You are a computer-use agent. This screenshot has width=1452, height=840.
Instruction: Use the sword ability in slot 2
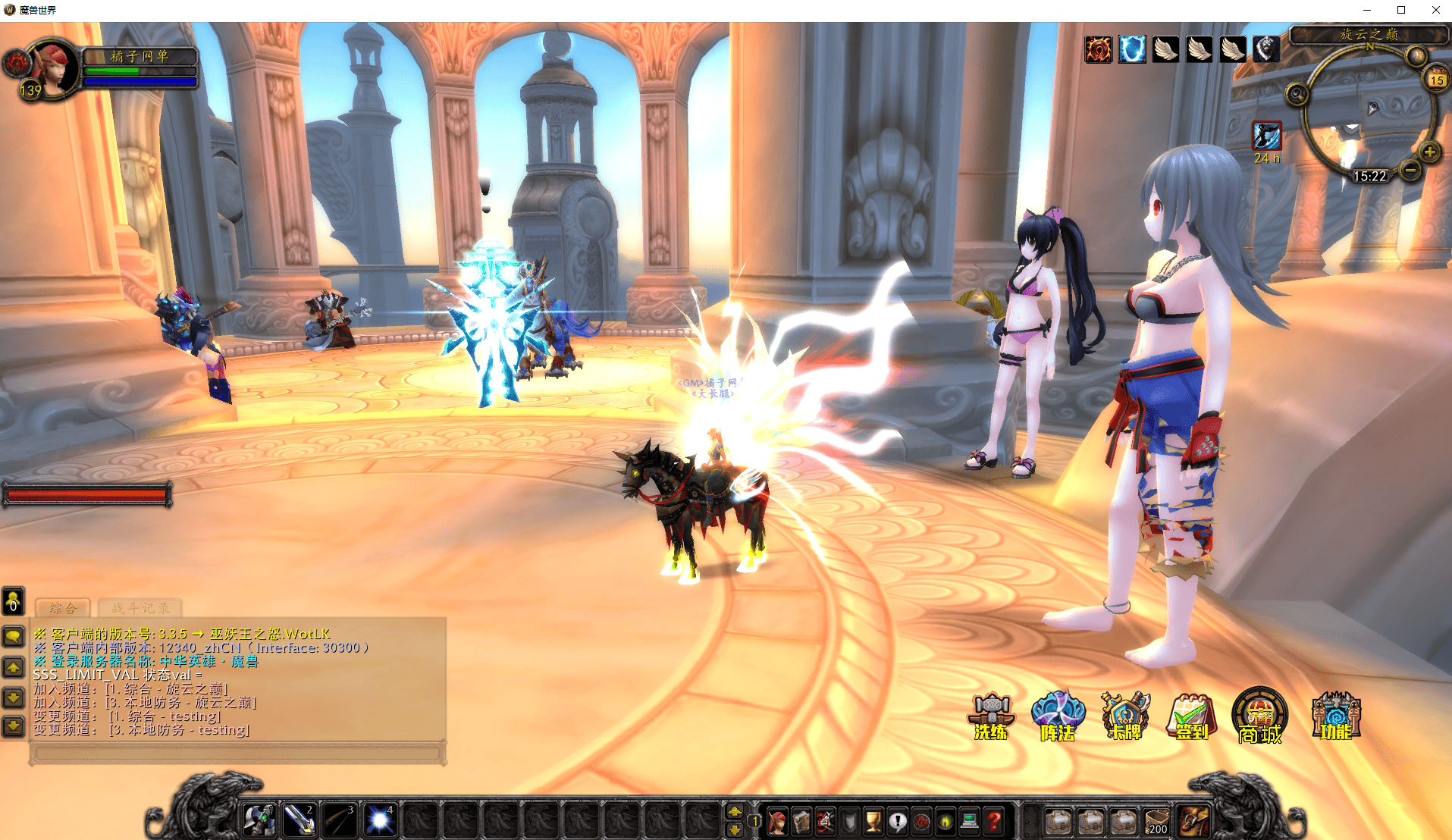click(299, 821)
